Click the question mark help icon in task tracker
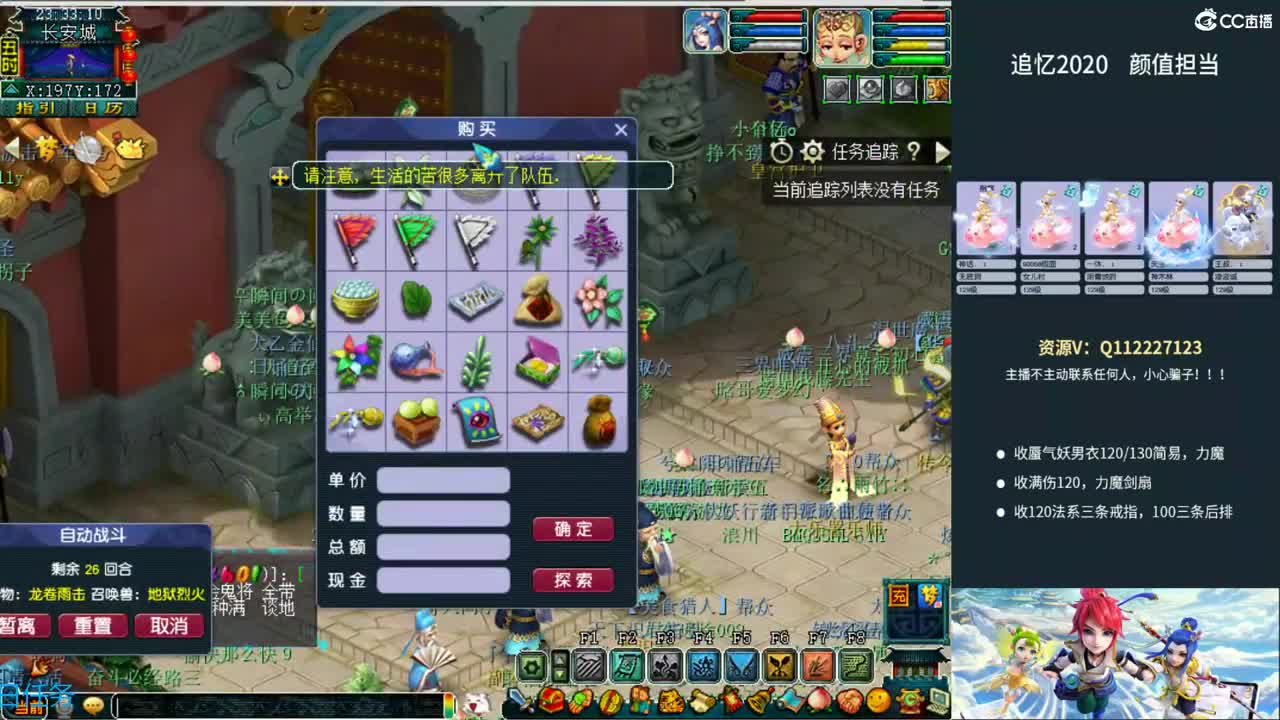Viewport: 1280px width, 720px height. (x=914, y=152)
